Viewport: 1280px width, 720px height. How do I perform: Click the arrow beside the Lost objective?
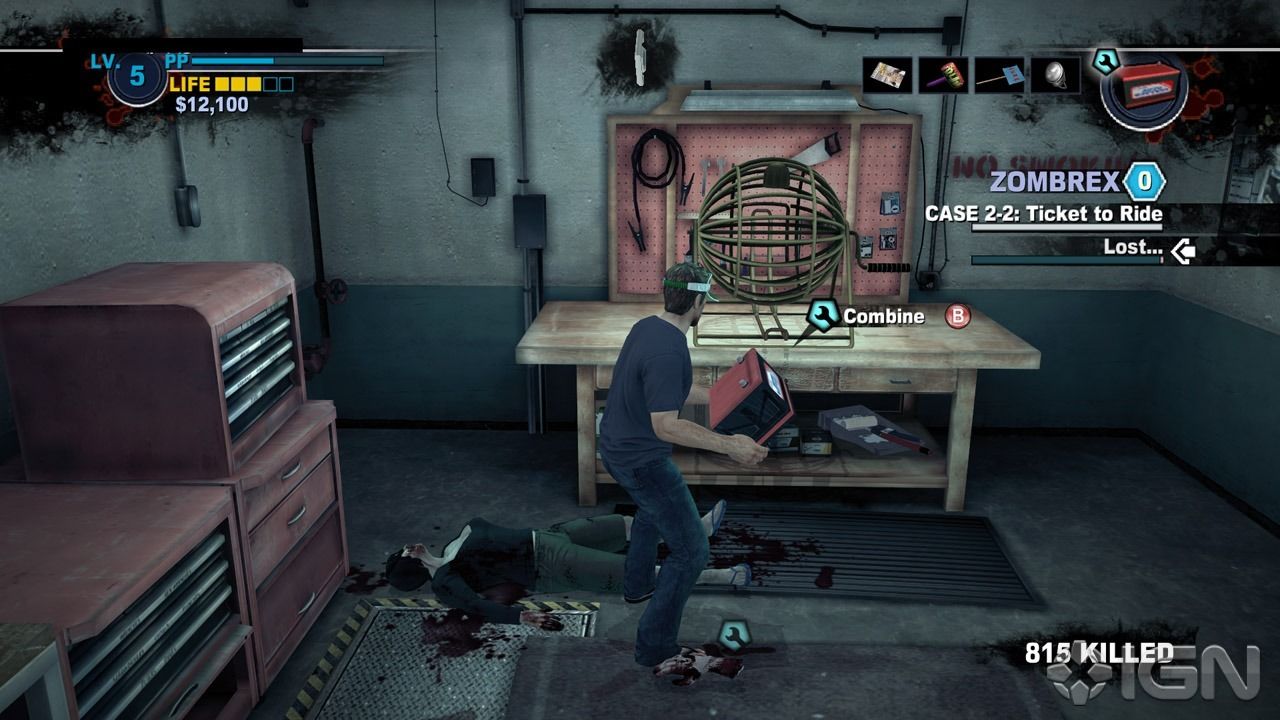[1183, 249]
